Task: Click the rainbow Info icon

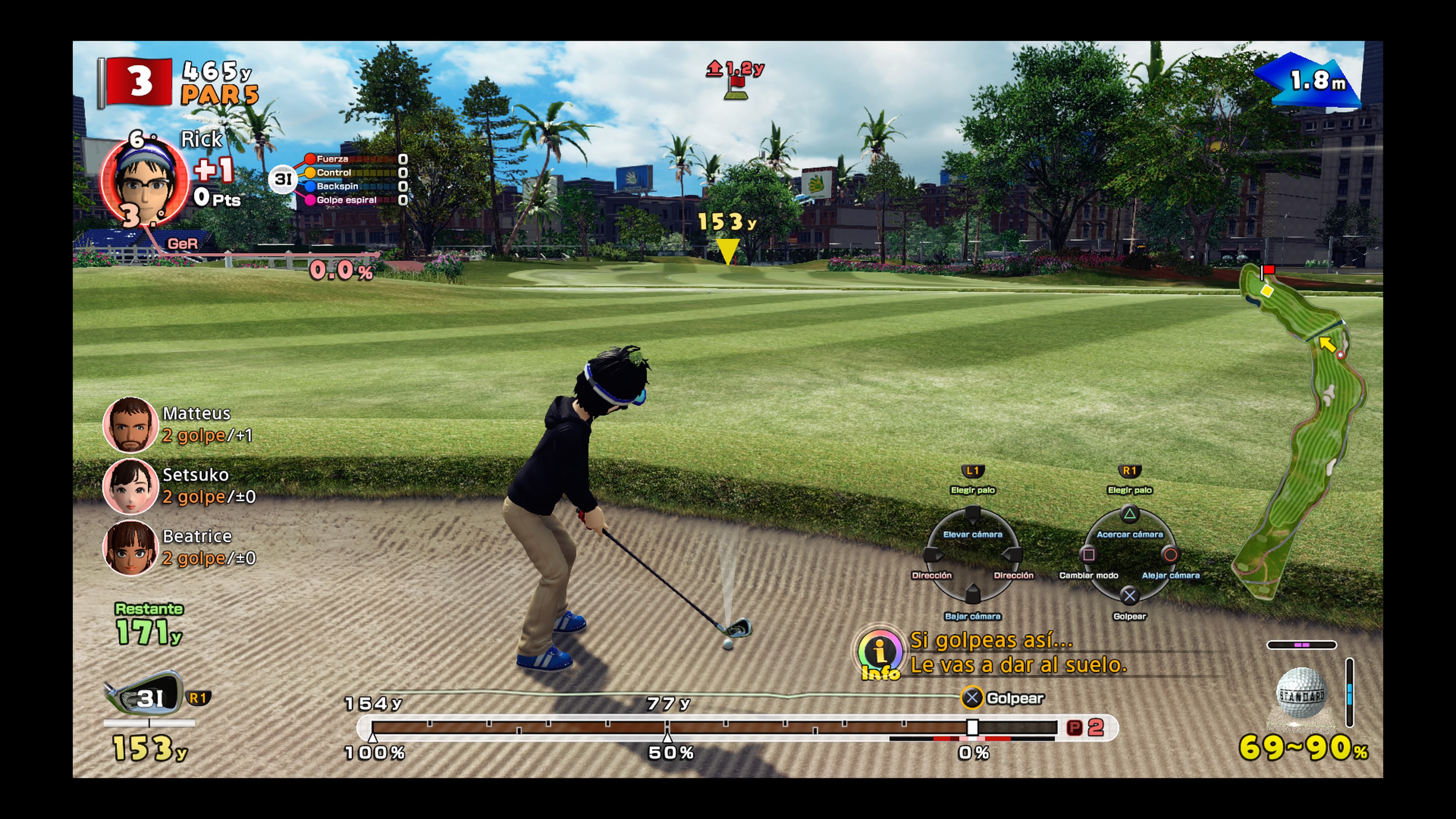Action: (880, 653)
